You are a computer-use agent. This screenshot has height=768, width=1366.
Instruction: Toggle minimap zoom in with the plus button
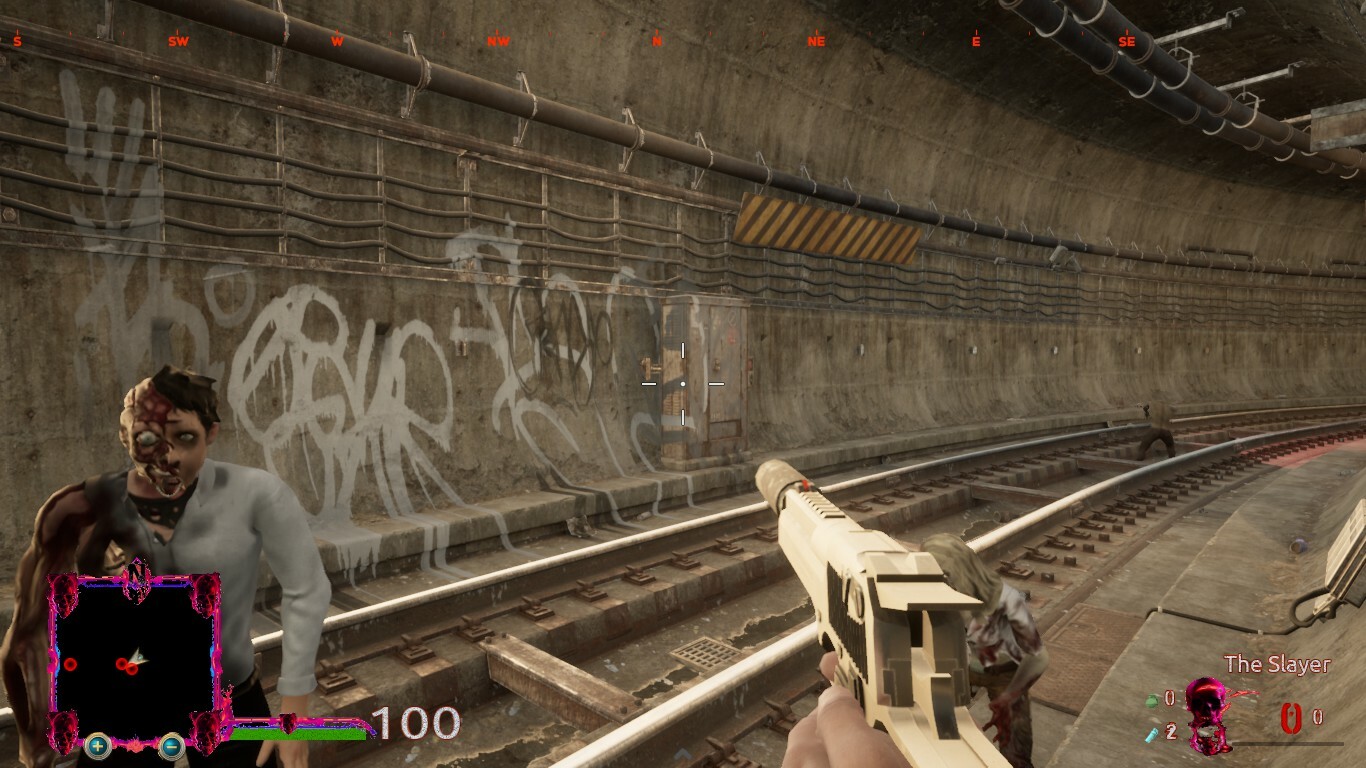click(97, 747)
